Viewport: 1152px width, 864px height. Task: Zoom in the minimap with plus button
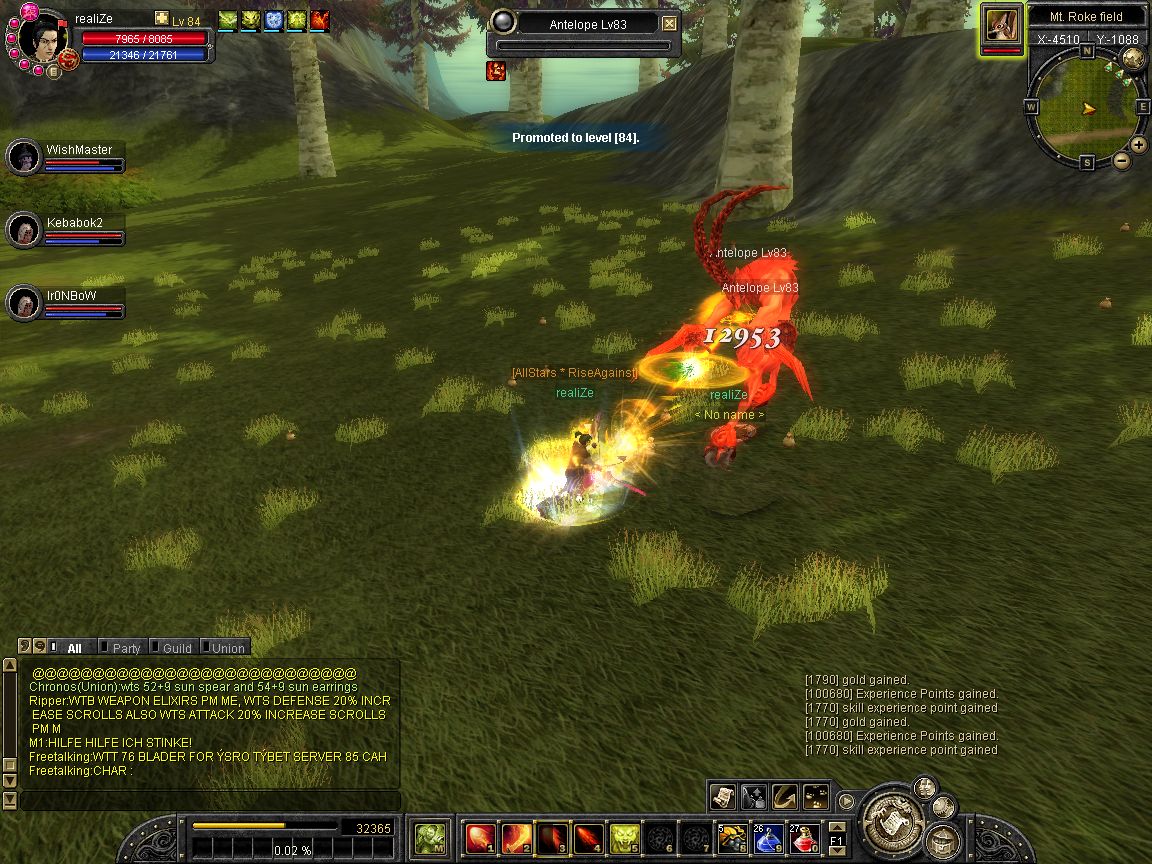tap(1138, 145)
